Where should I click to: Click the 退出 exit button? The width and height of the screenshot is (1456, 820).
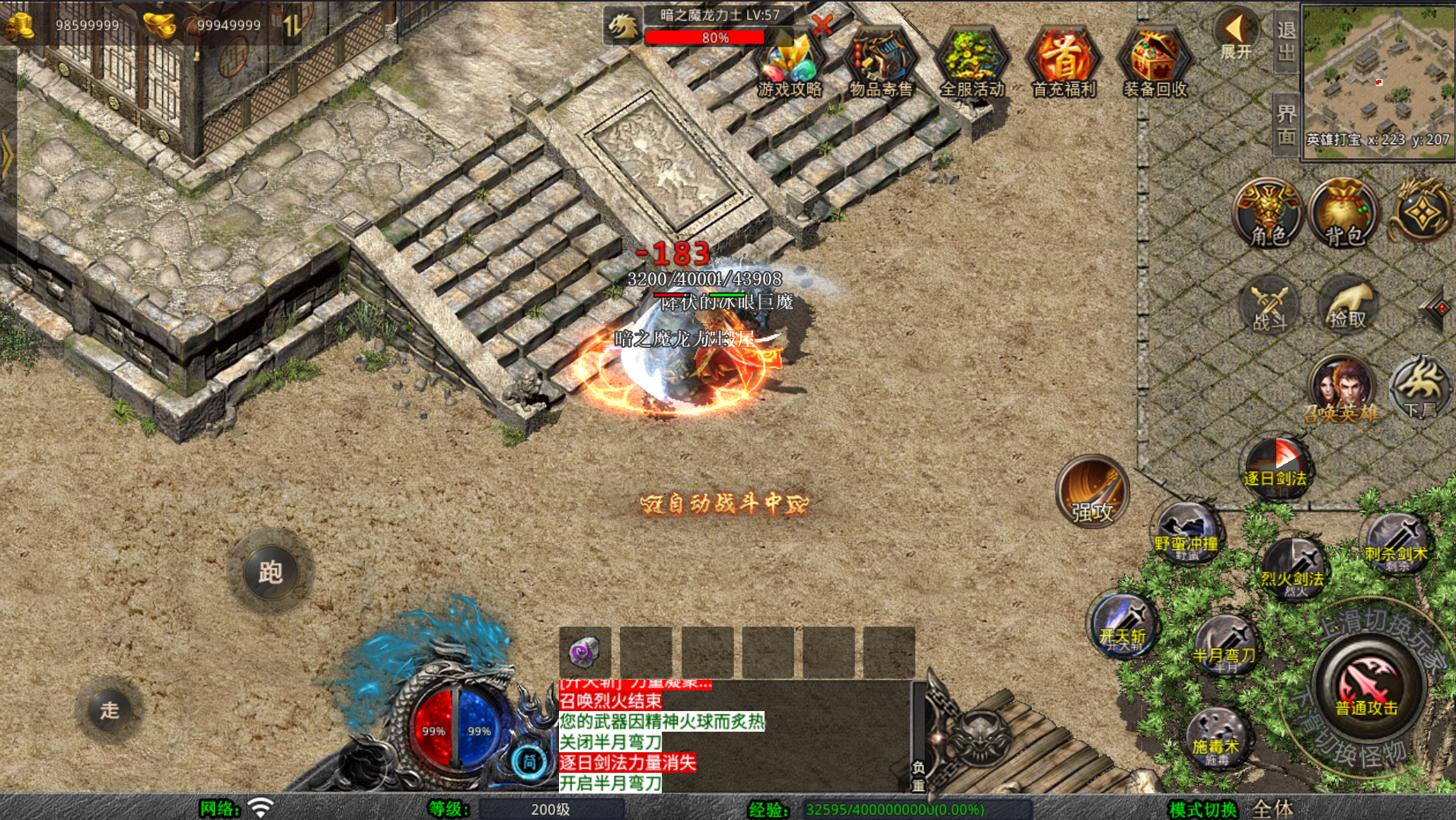click(x=1286, y=41)
